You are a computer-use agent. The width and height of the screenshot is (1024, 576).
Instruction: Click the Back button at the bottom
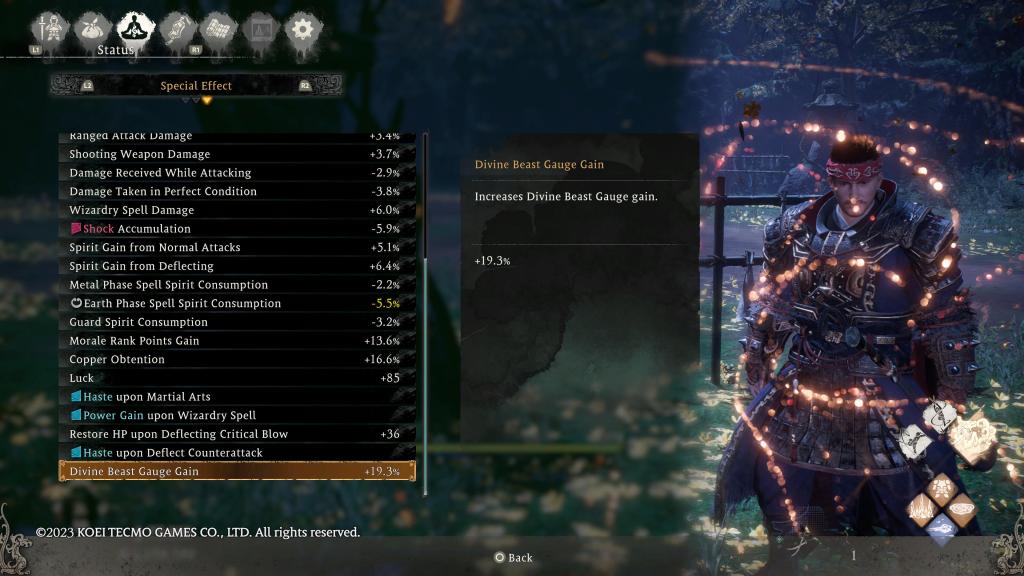[x=513, y=557]
